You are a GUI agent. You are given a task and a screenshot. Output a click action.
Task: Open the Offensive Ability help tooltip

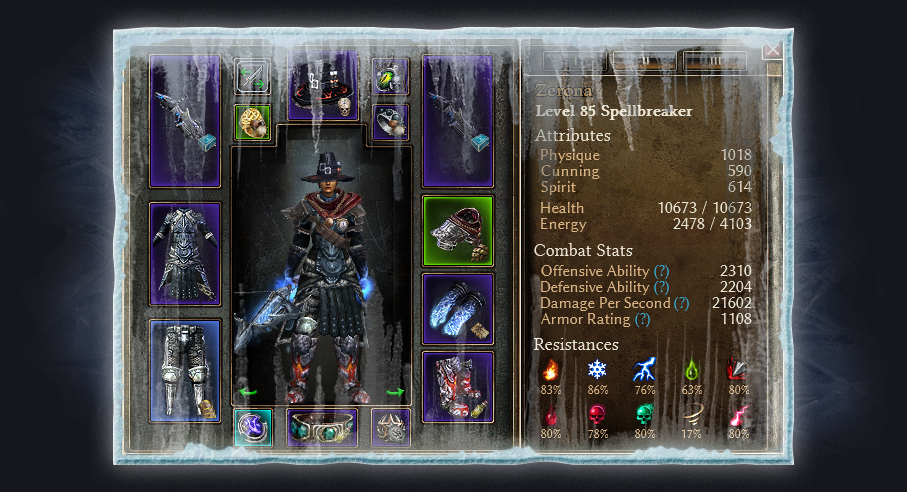point(661,271)
